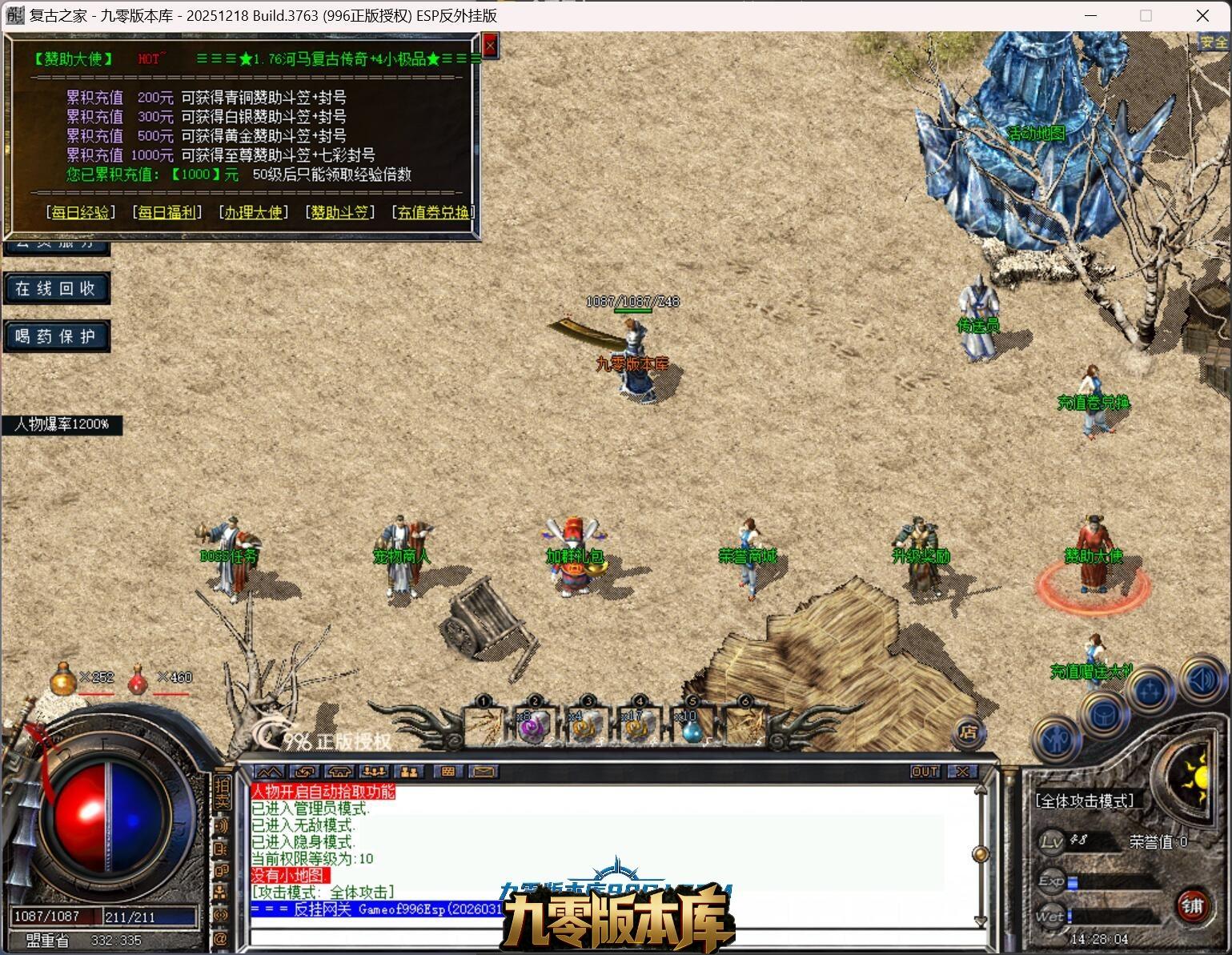Toggle sound with the speaker icon
The width and height of the screenshot is (1232, 955).
point(1202,680)
